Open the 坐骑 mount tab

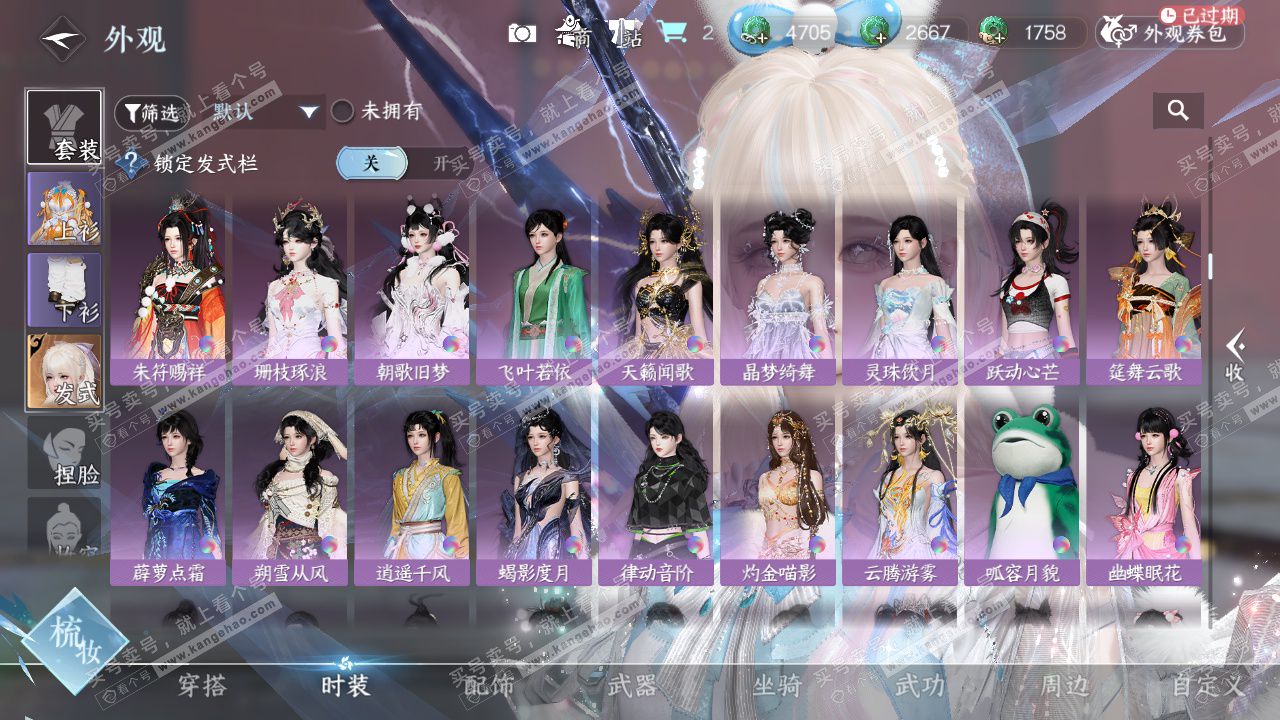point(777,686)
